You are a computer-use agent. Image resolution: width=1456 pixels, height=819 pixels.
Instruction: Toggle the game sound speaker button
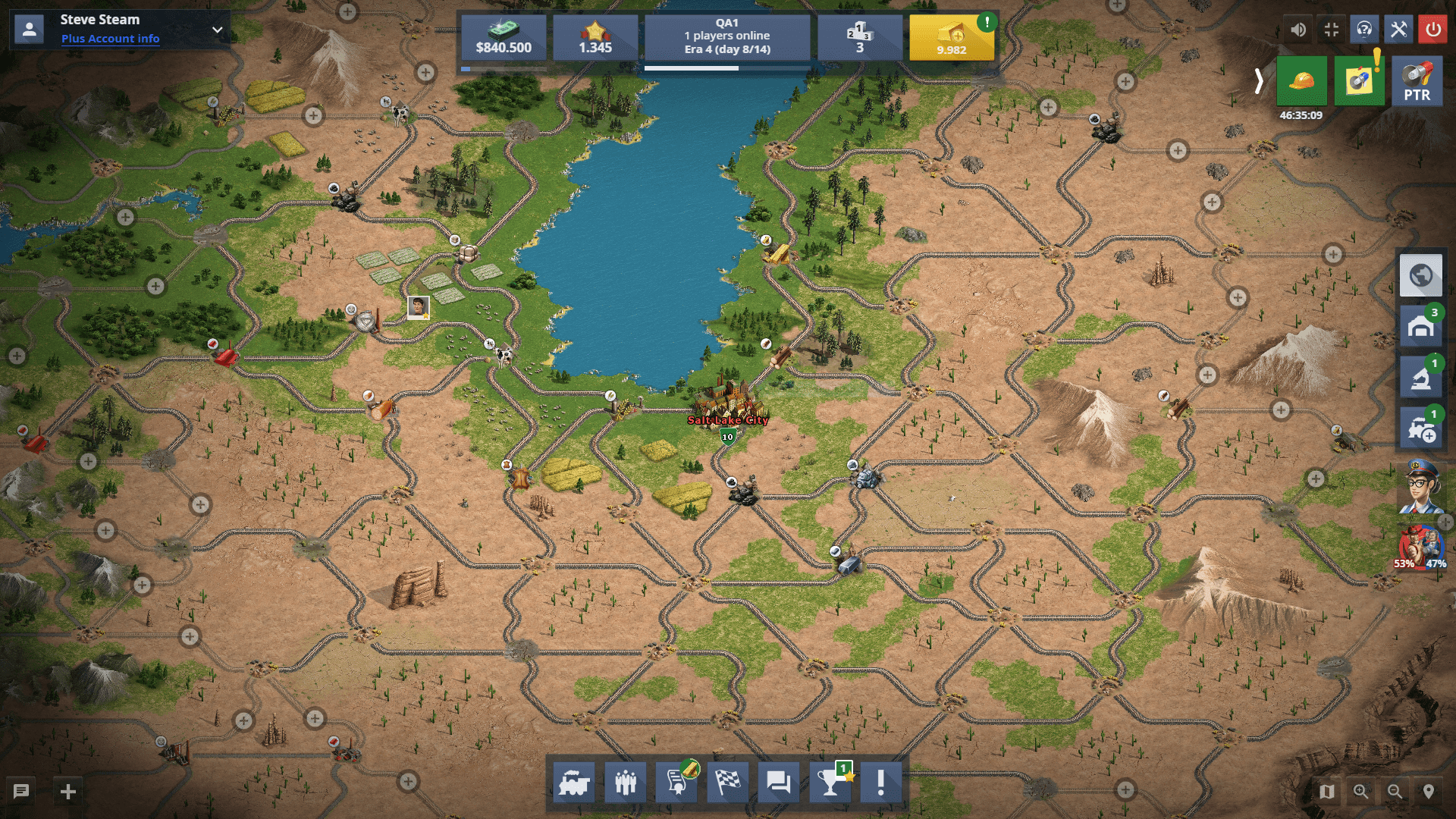pyautogui.click(x=1298, y=30)
